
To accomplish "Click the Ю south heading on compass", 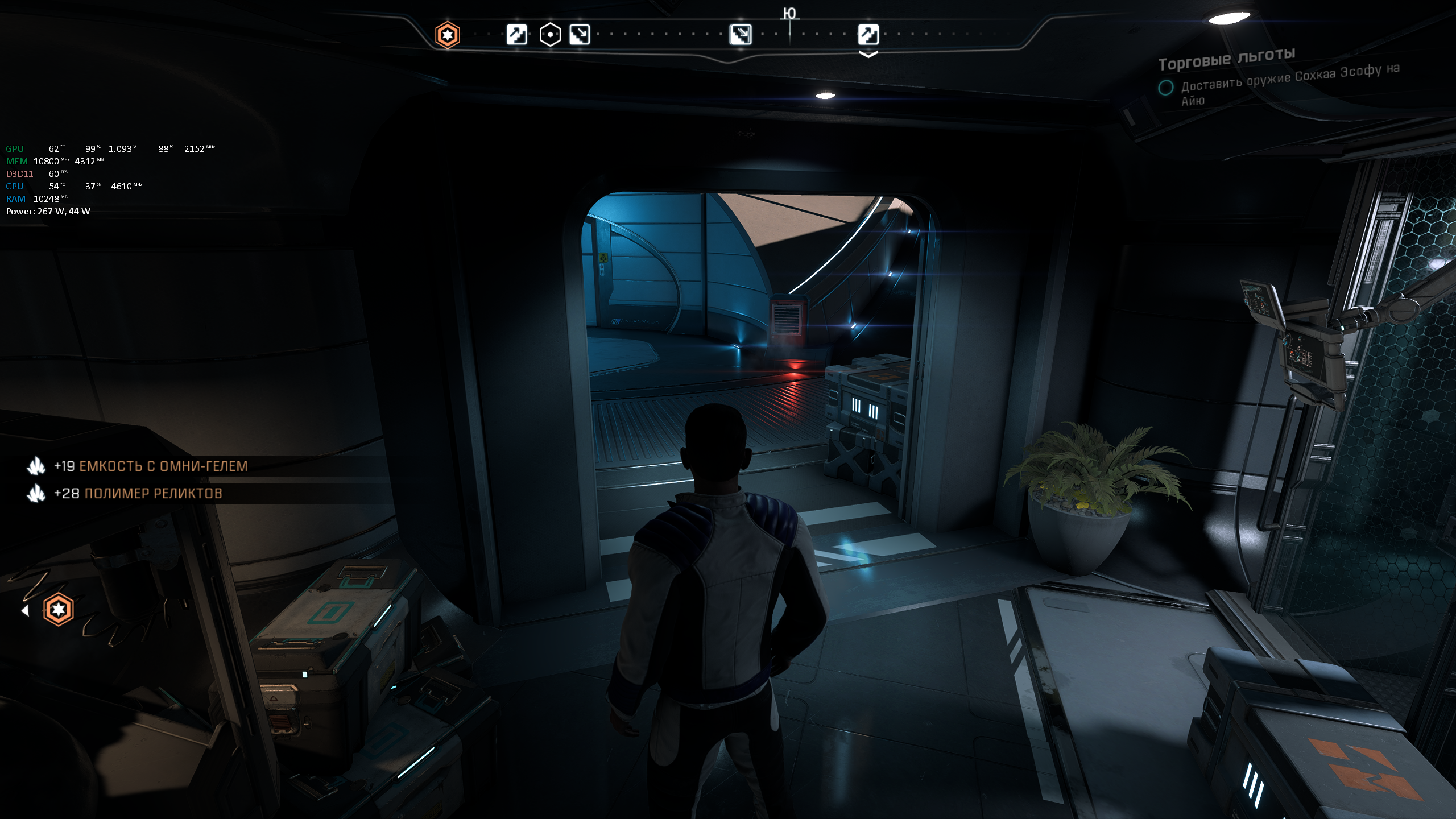I will [789, 14].
